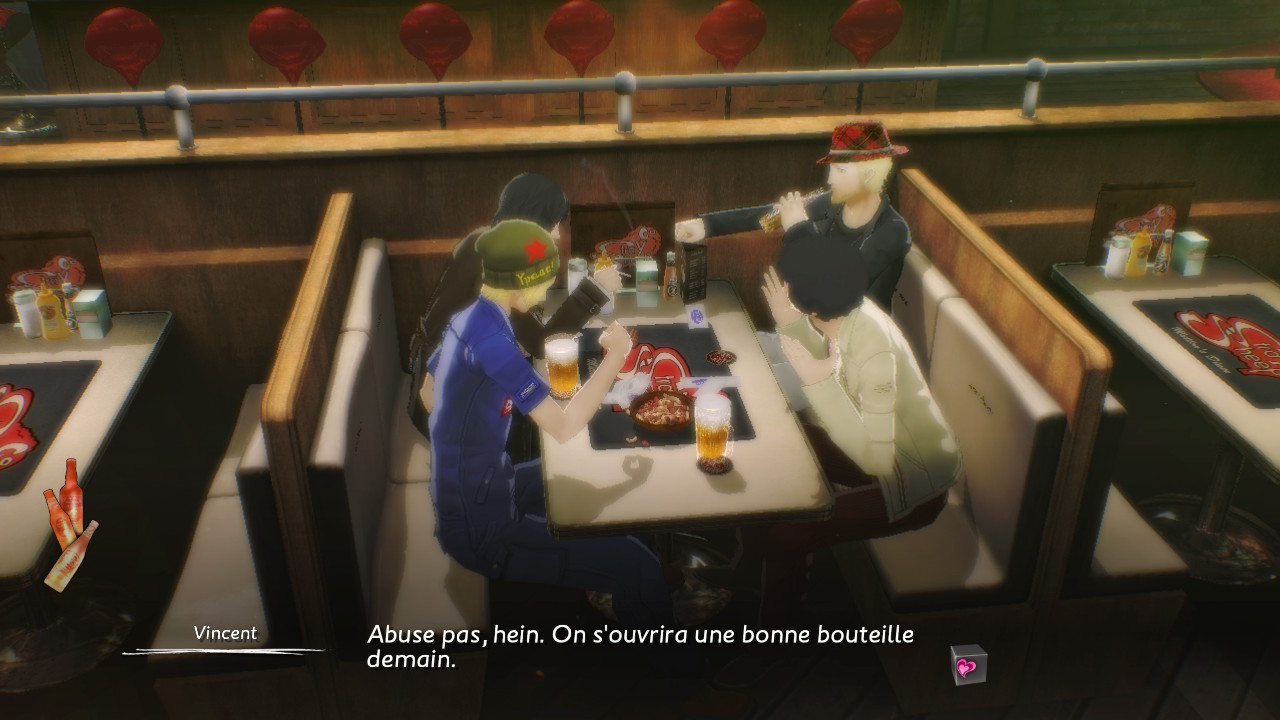Image resolution: width=1280 pixels, height=720 pixels.
Task: Advance dialogue with the pink heart cube
Action: click(967, 665)
